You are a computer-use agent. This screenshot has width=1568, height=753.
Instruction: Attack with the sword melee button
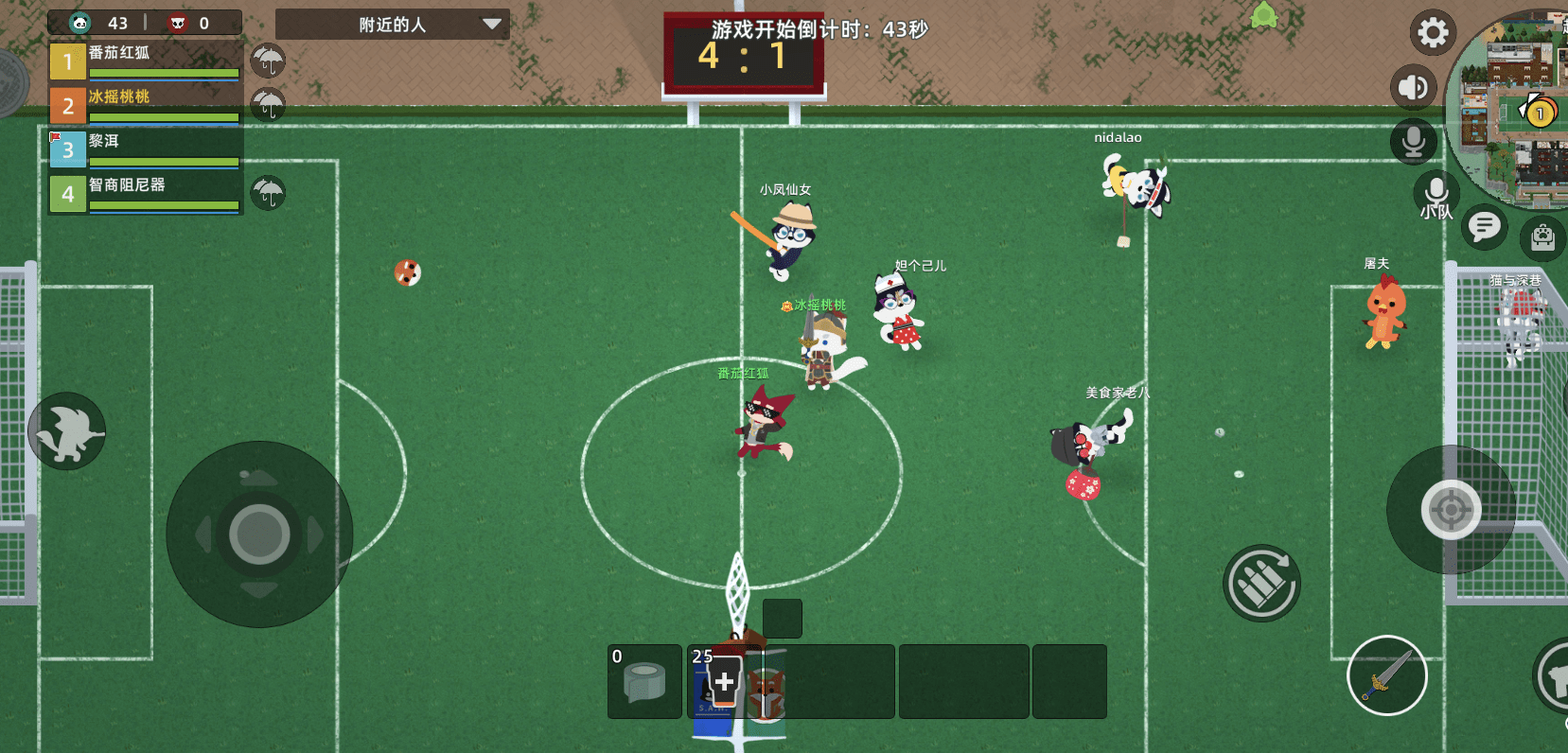tap(1386, 675)
